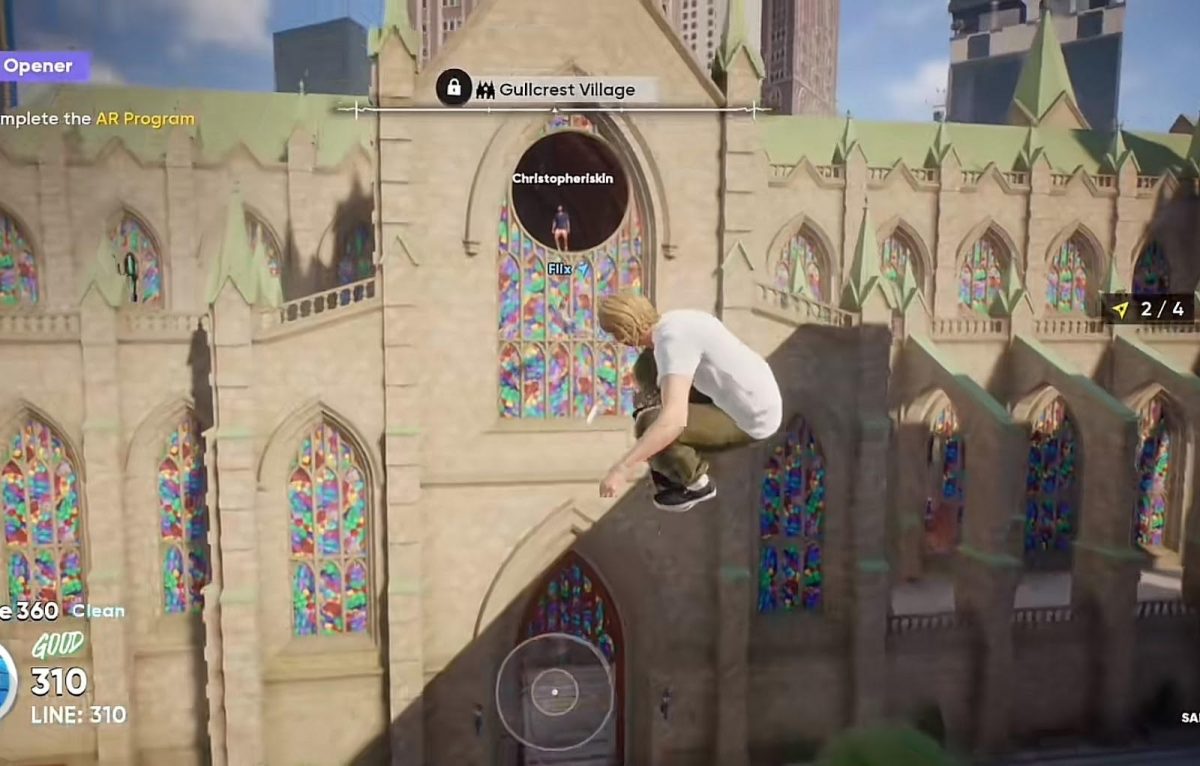Tap the circular virtual joystick overlay
The width and height of the screenshot is (1200, 766).
(x=554, y=692)
